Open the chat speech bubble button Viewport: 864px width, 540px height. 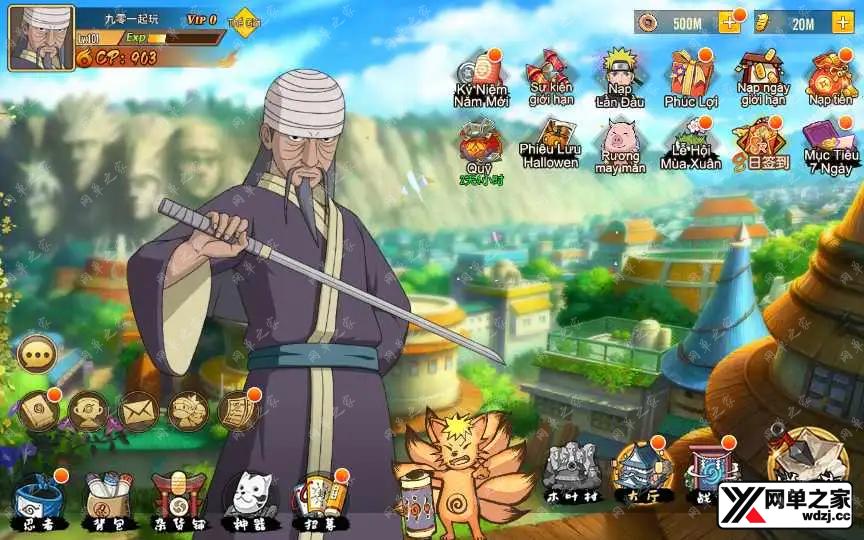point(38,353)
